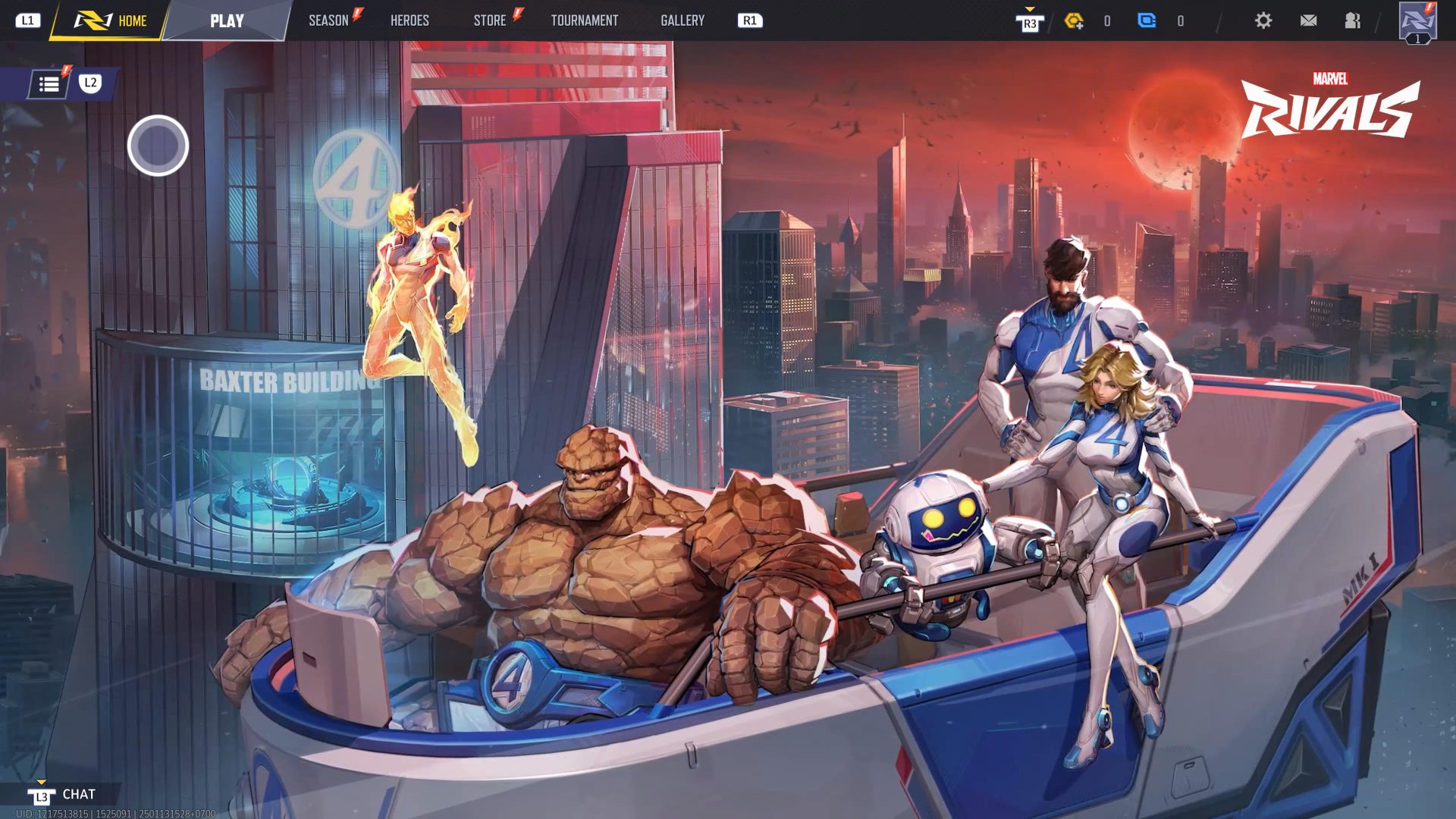This screenshot has width=1456, height=819.
Task: Open the Mail inbox icon
Action: [1308, 21]
